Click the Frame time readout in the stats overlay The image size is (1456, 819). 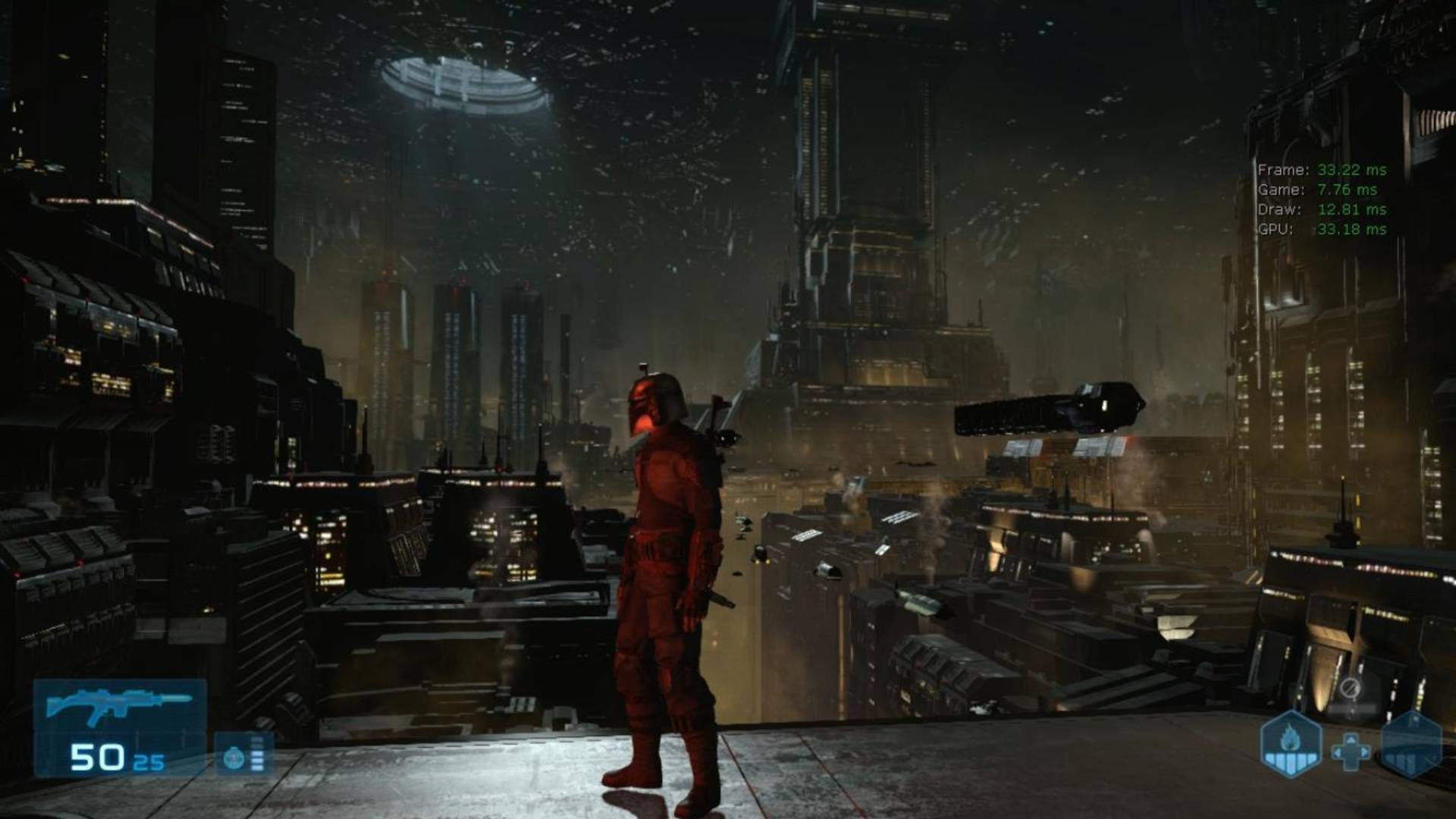(x=1321, y=168)
